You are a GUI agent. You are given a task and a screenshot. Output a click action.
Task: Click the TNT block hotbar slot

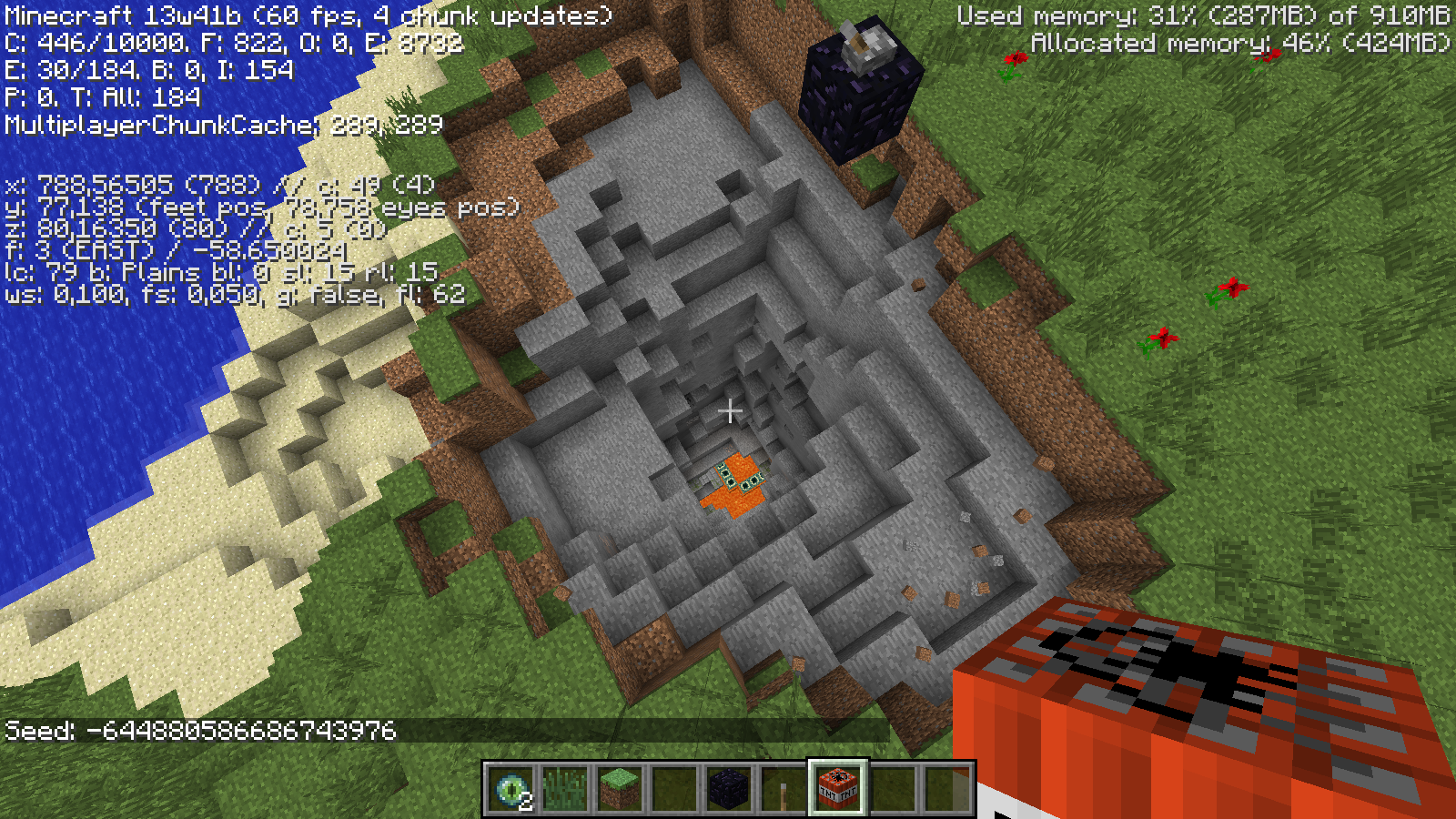pos(838,788)
